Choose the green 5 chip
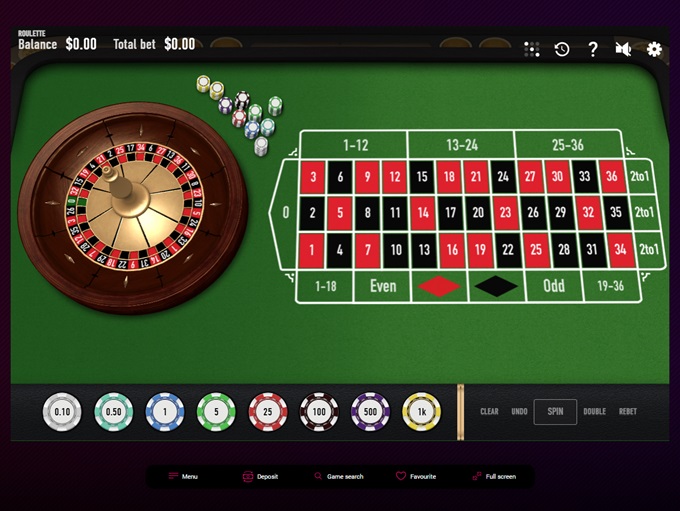The image size is (680, 511). coord(216,411)
